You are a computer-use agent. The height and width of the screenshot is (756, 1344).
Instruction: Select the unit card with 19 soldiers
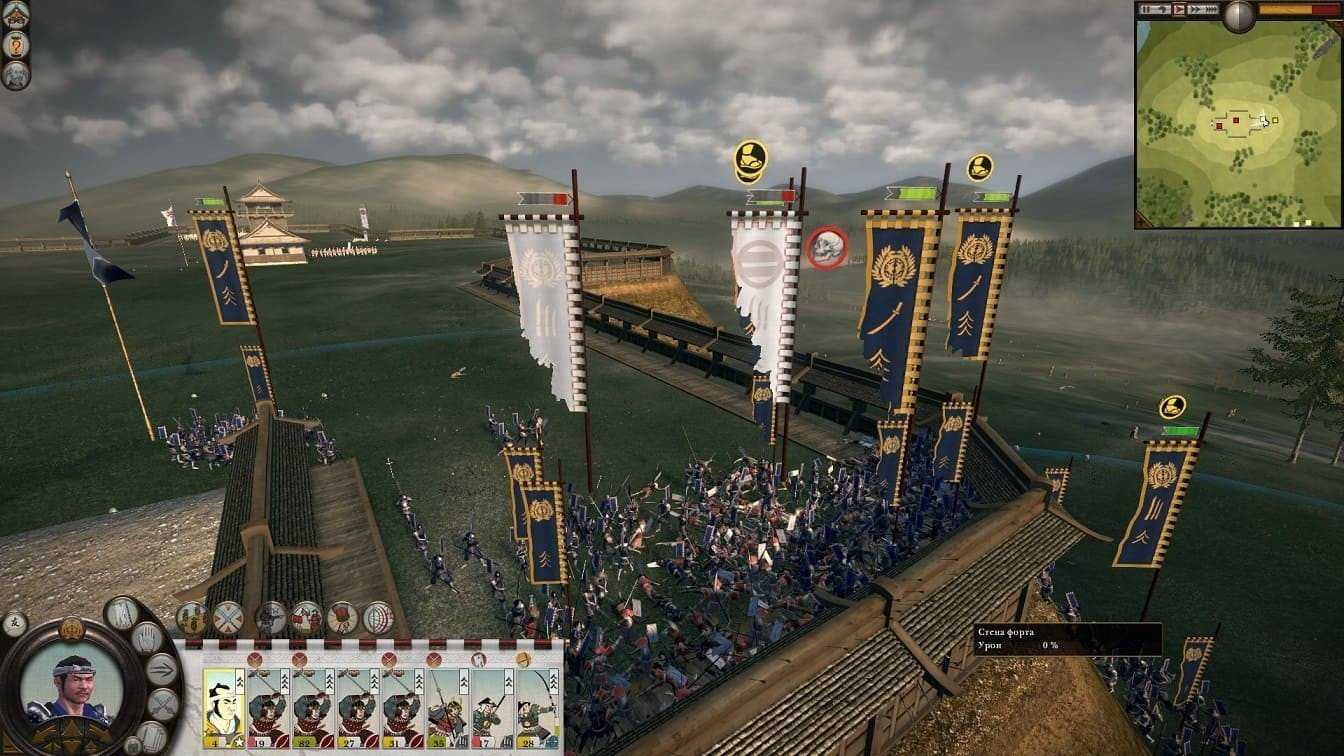(268, 707)
